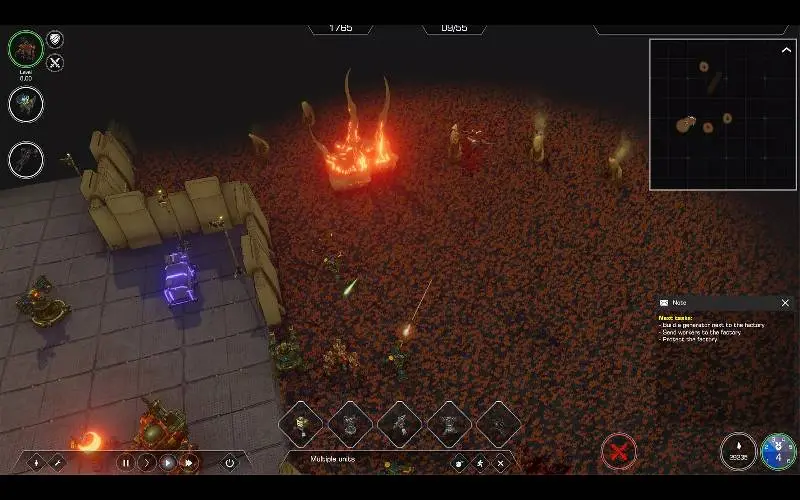Collapse the minimap with the arrow
Viewport: 800px width, 500px height.
pos(786,48)
